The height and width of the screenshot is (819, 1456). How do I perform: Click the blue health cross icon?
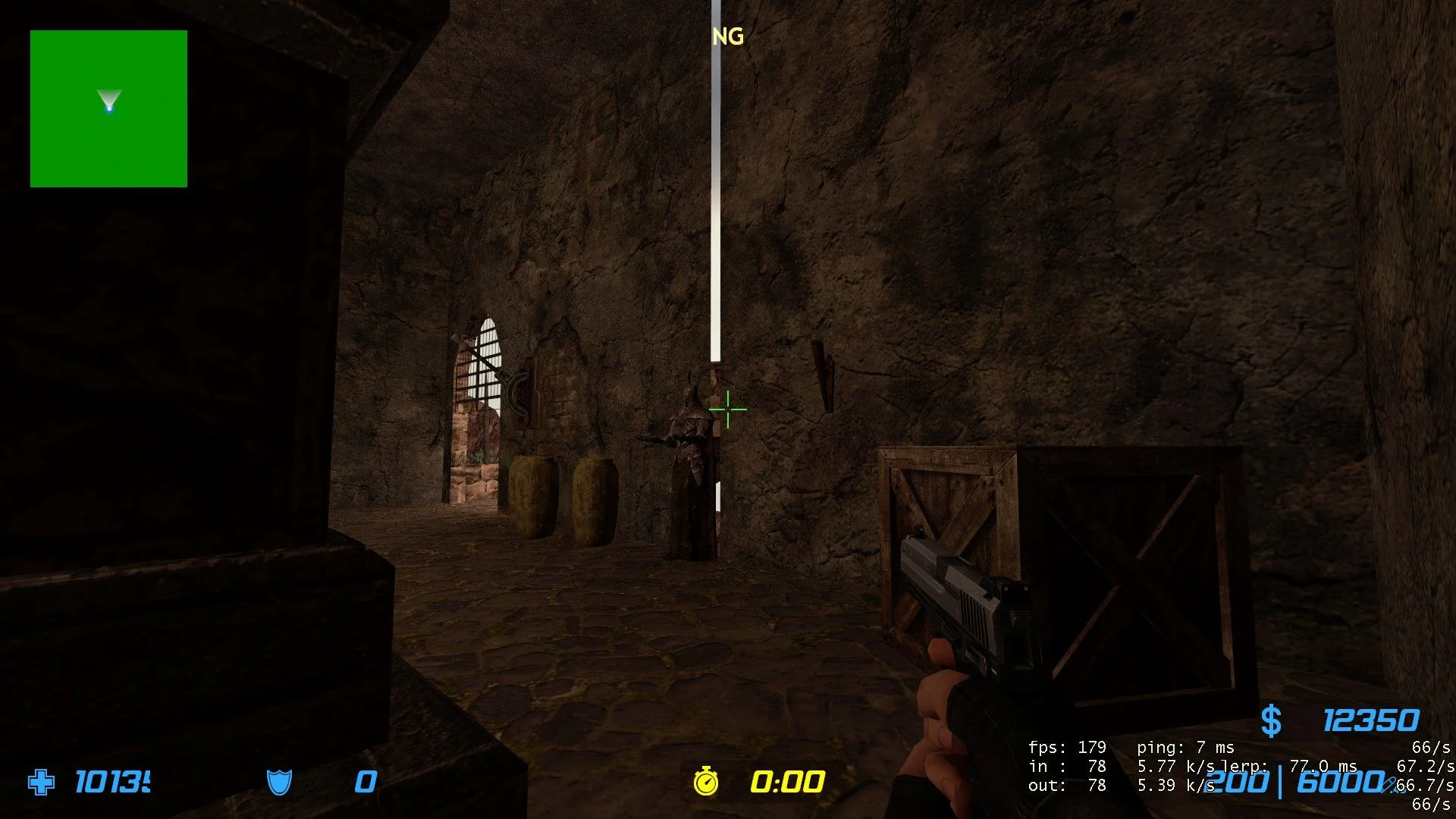pos(41,782)
